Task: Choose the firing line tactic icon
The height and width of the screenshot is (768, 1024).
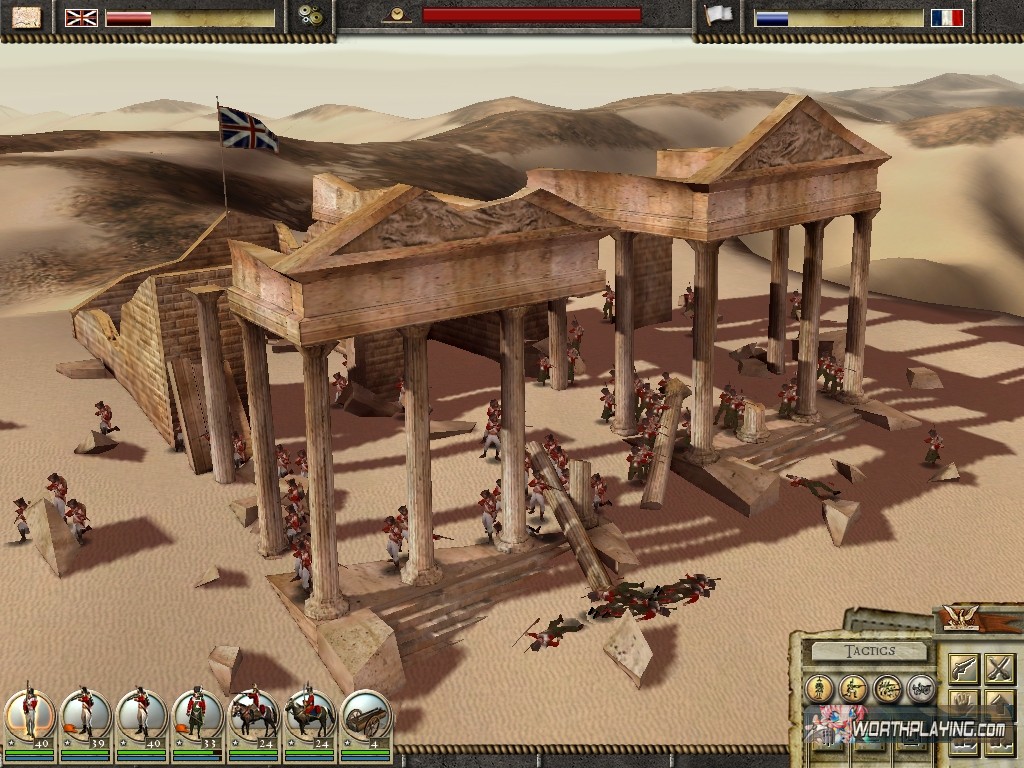Action: pos(887,688)
